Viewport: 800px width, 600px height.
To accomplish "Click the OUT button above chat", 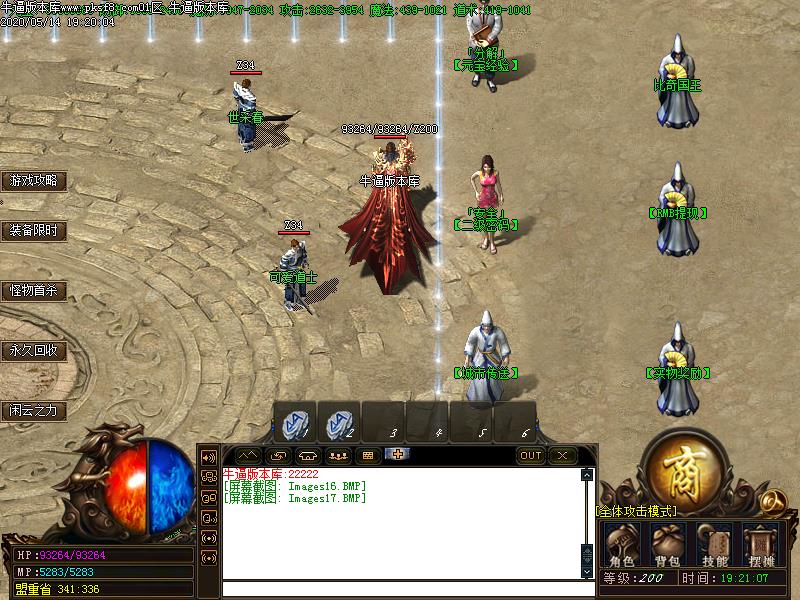I will [x=531, y=455].
